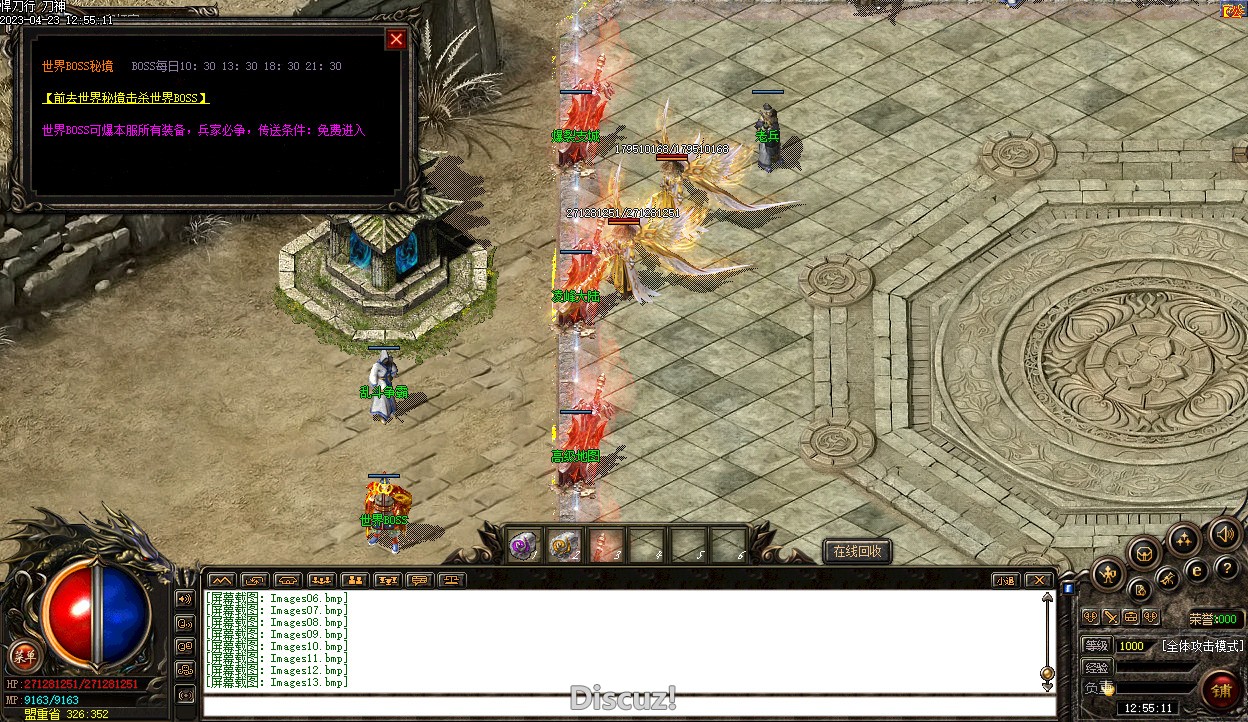The width and height of the screenshot is (1248, 722).
Task: Click the 等级 level button
Action: click(1097, 646)
